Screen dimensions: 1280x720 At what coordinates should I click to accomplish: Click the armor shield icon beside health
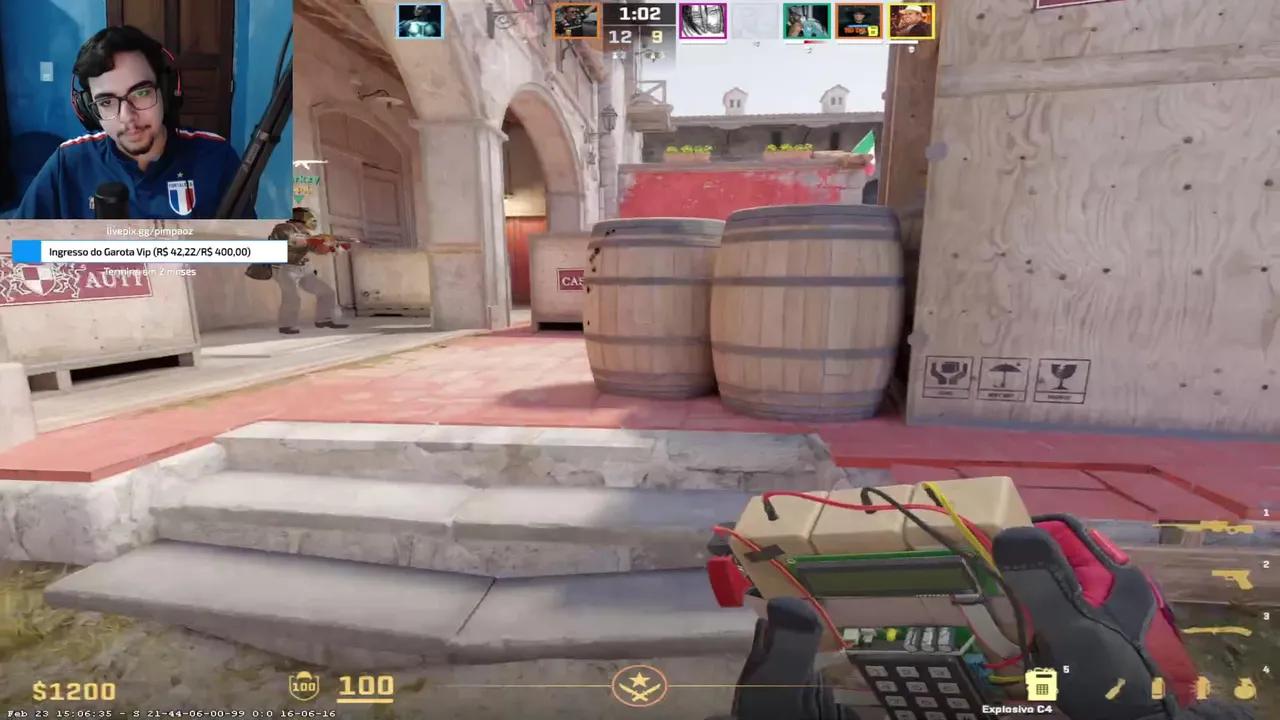coord(303,685)
